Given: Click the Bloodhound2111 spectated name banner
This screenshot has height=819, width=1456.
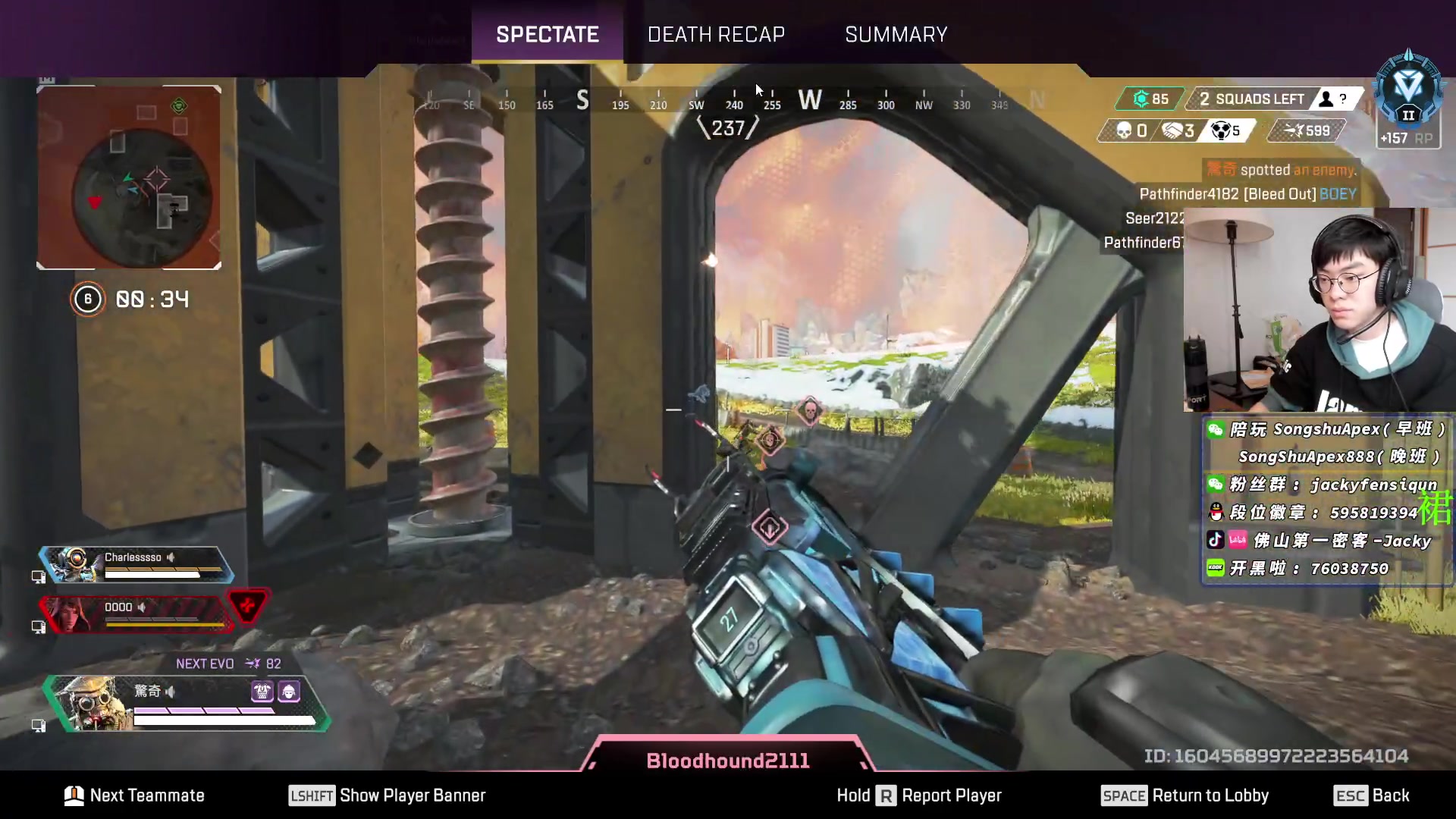Looking at the screenshot, I should 727,761.
